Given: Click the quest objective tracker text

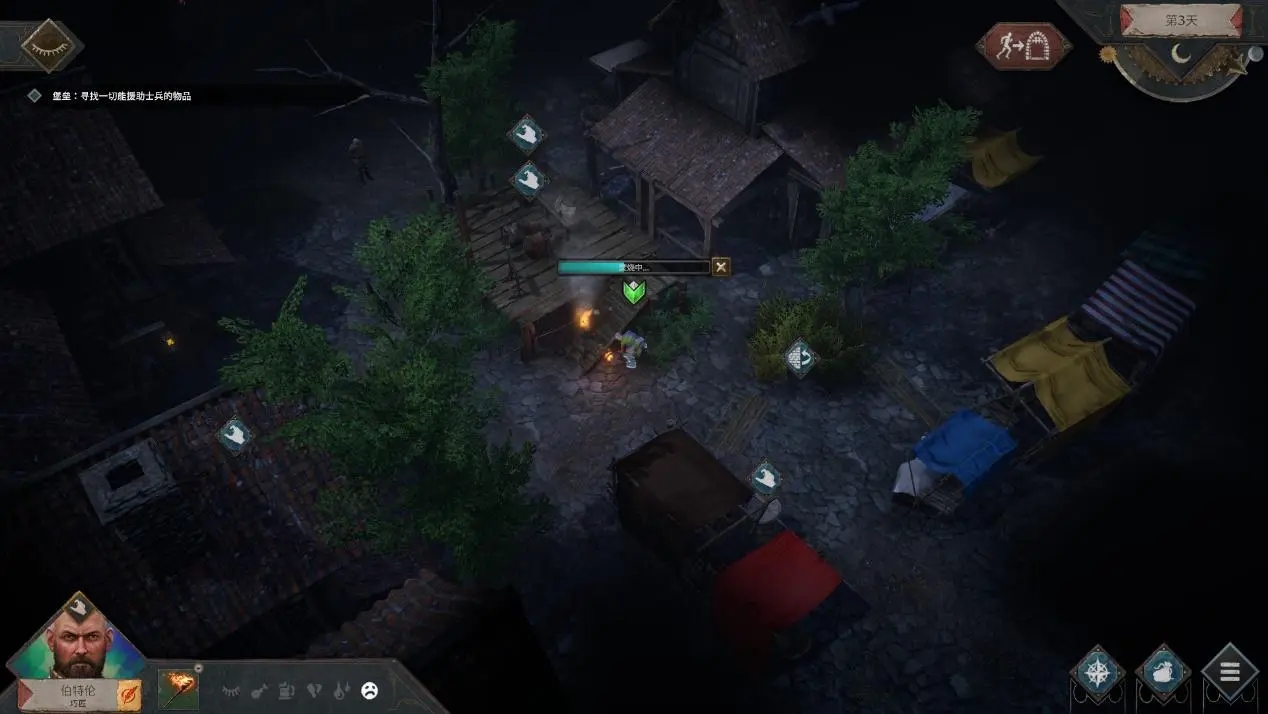Looking at the screenshot, I should click(121, 96).
